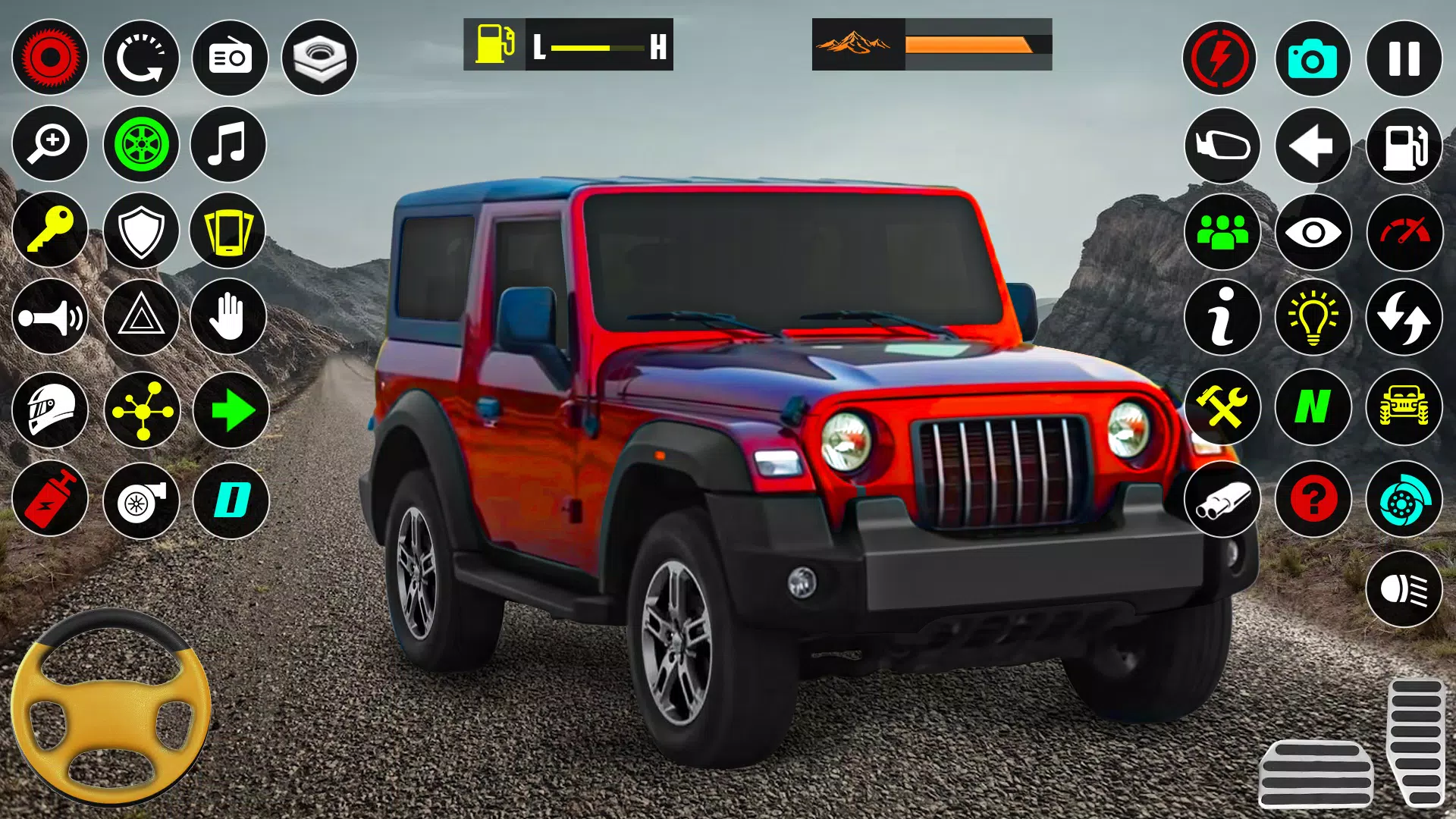Screen dimensions: 1456x819
Task: Toggle camera view with the eye icon
Action: pos(1313,232)
